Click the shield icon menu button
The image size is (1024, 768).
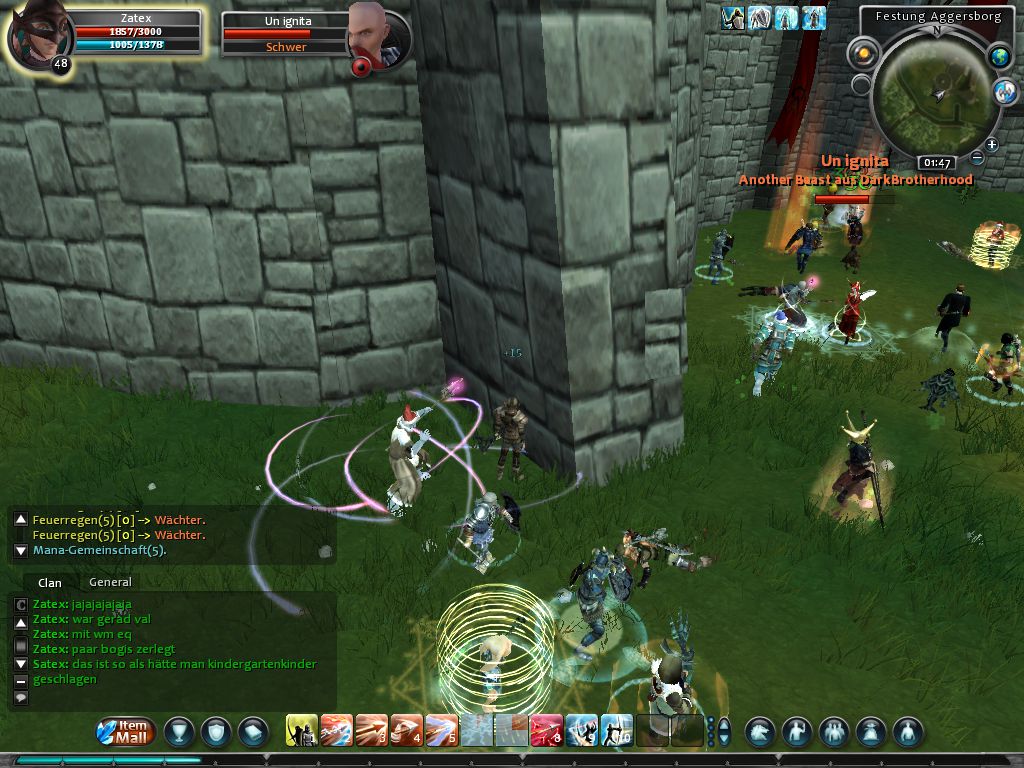click(216, 732)
